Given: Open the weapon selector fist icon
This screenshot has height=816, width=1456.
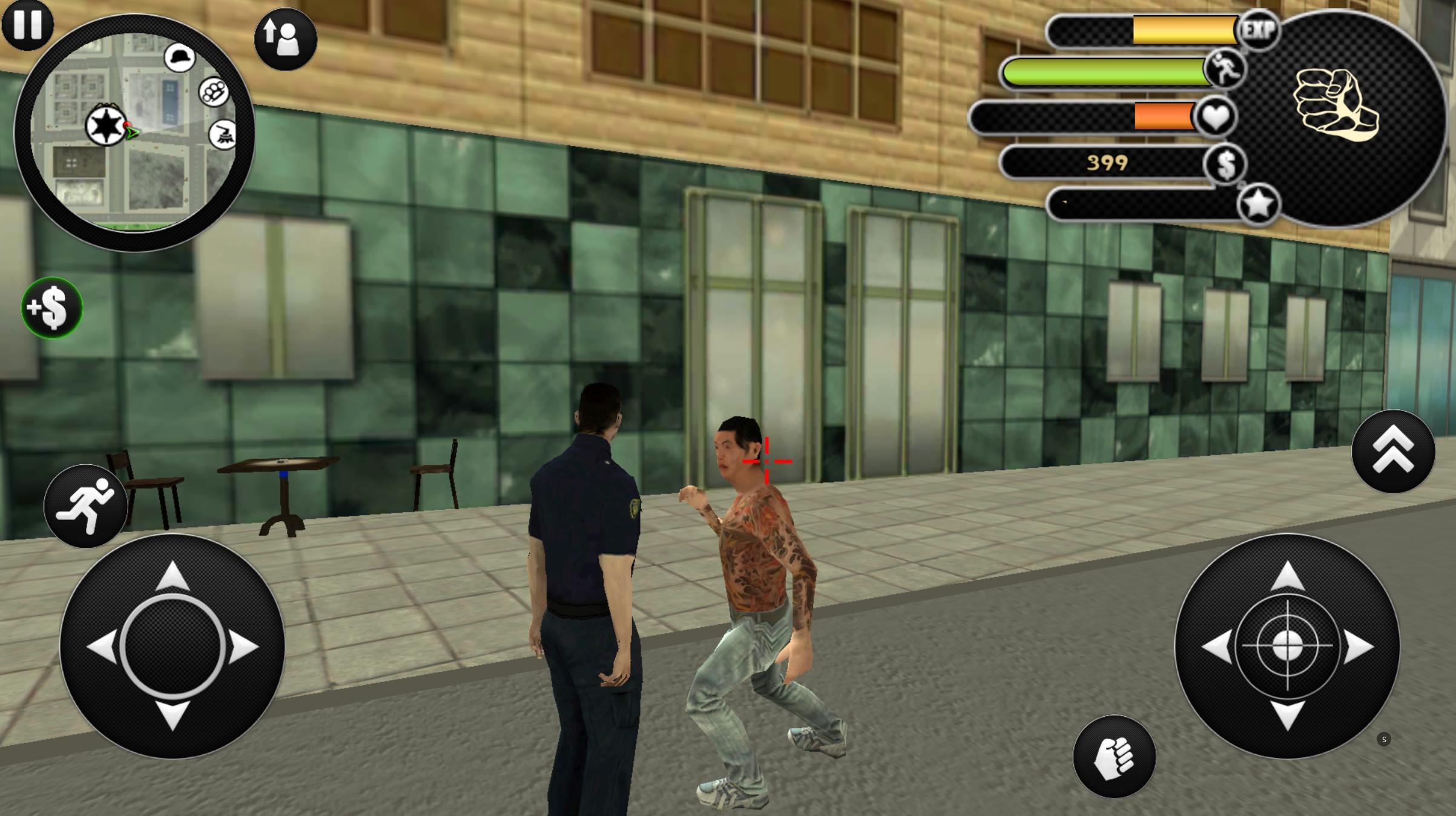Looking at the screenshot, I should 1336,107.
